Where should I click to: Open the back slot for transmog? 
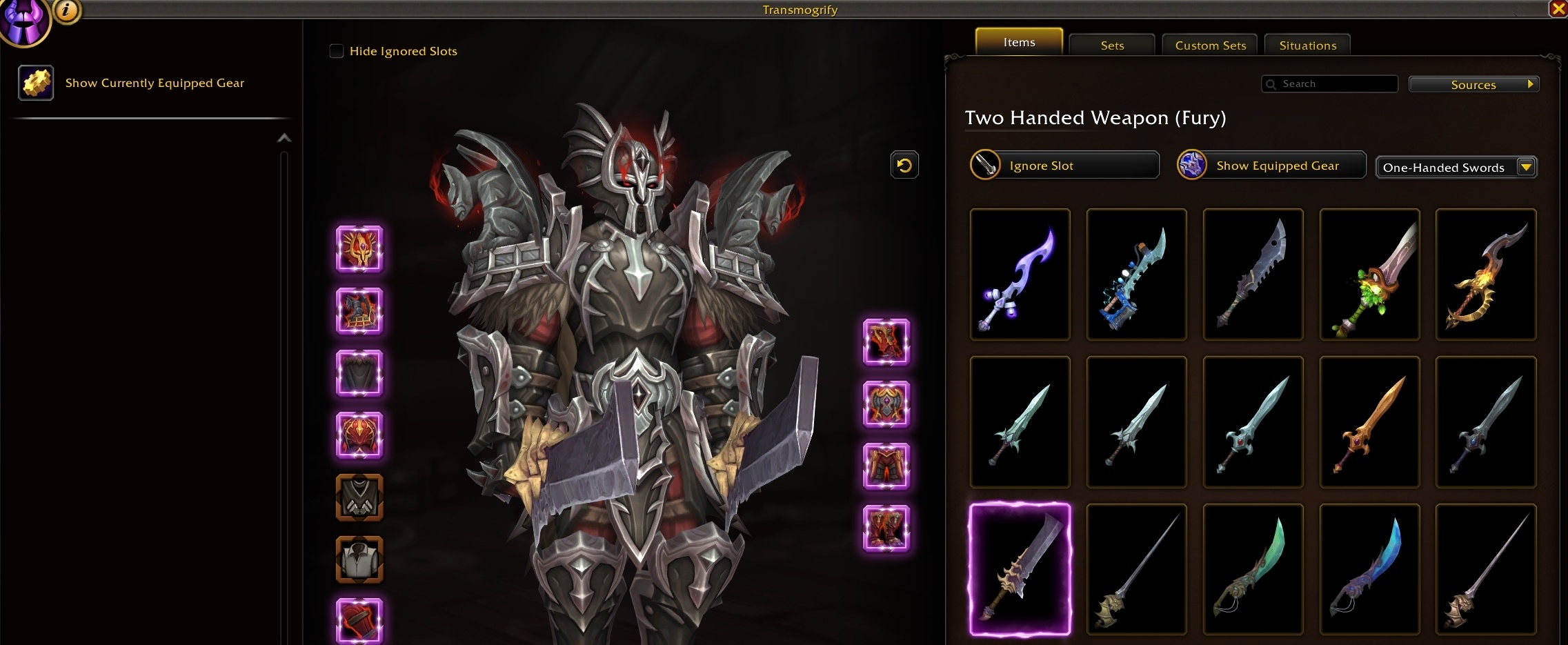click(x=360, y=374)
